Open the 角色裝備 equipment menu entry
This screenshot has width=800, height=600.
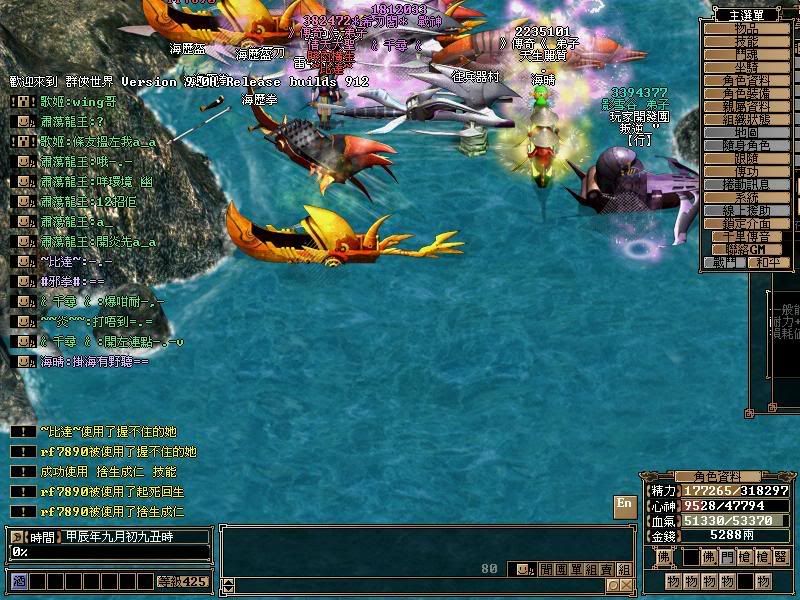(746, 93)
